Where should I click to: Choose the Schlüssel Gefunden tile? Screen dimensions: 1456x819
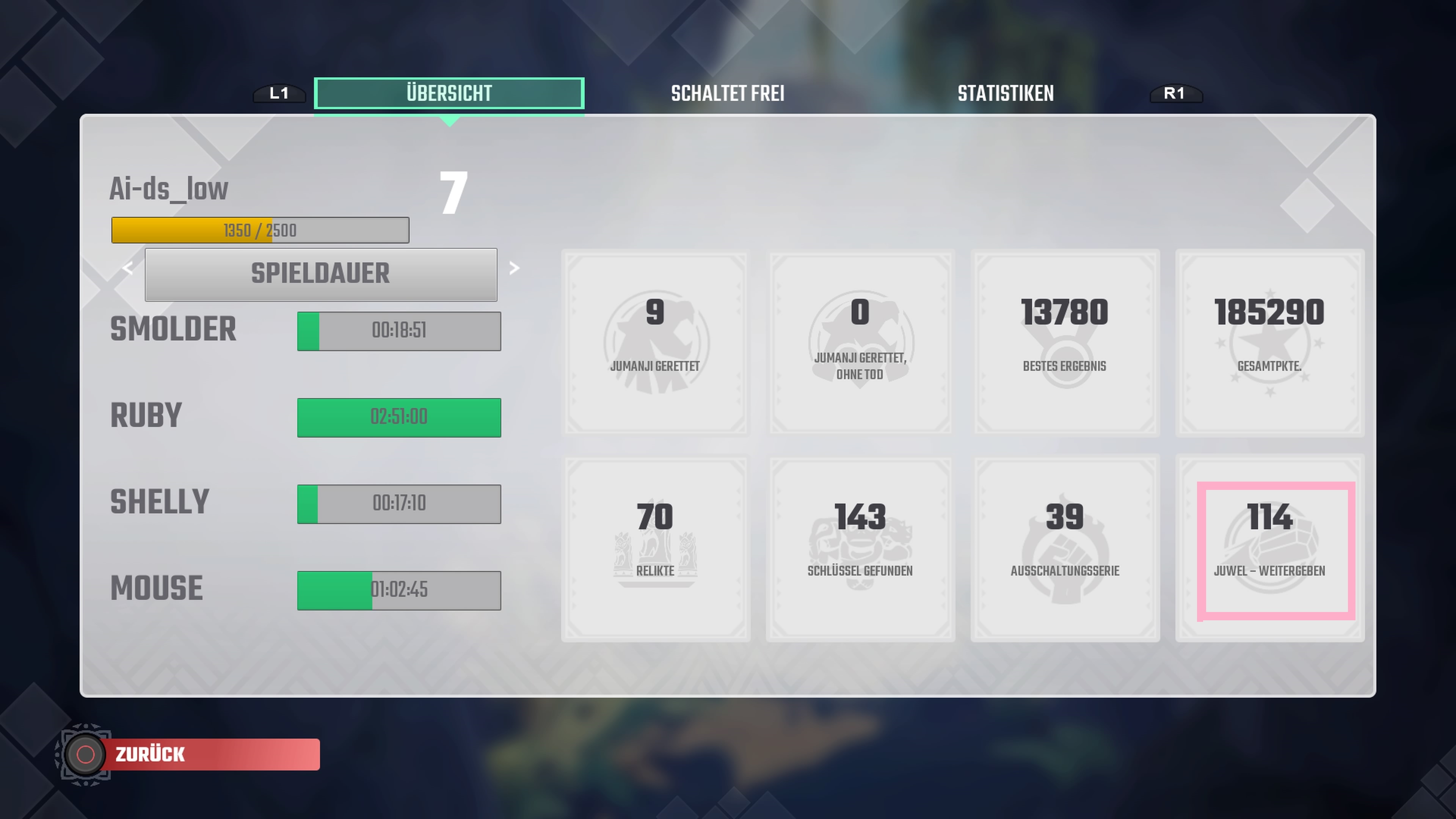click(x=860, y=548)
